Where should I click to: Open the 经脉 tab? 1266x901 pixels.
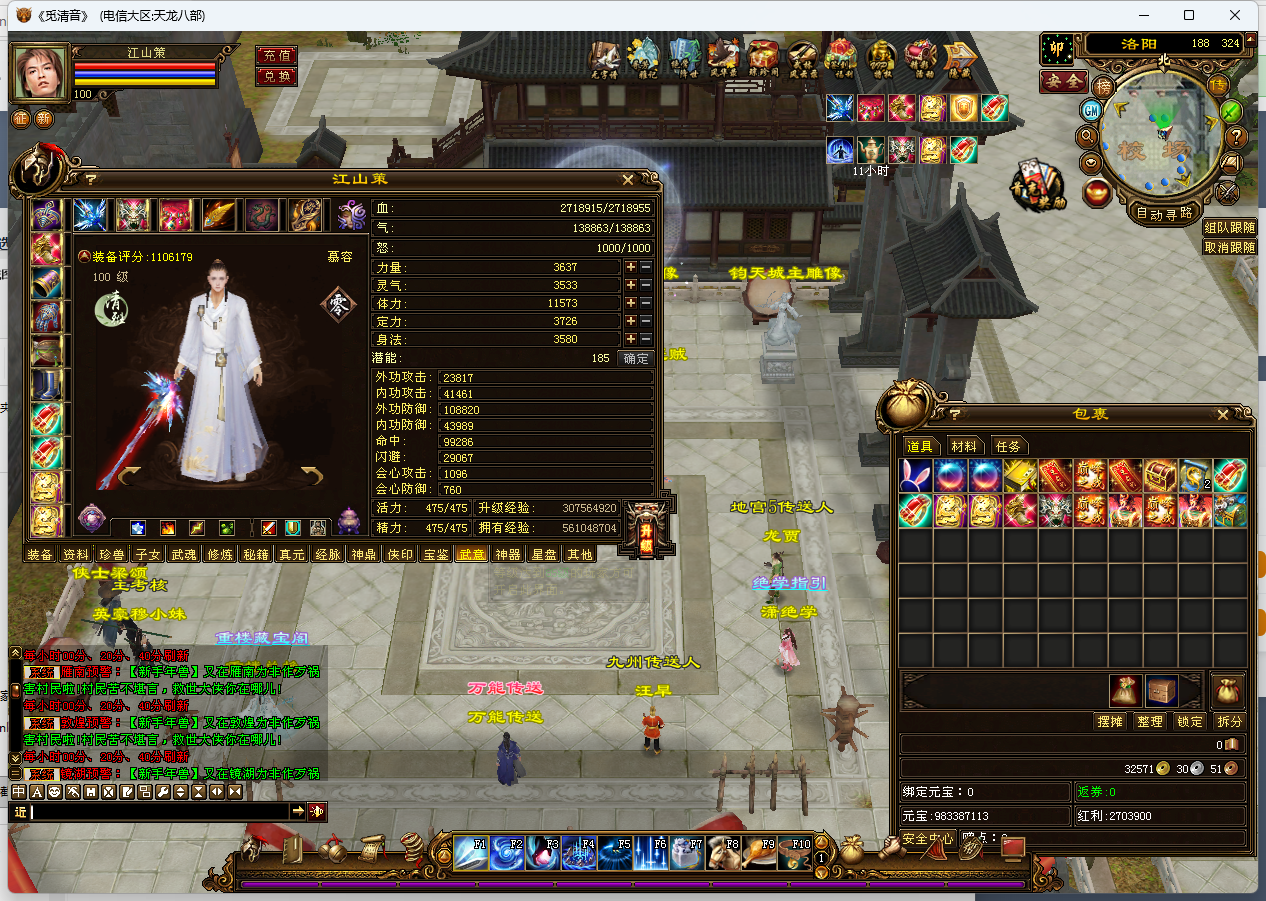pos(327,554)
